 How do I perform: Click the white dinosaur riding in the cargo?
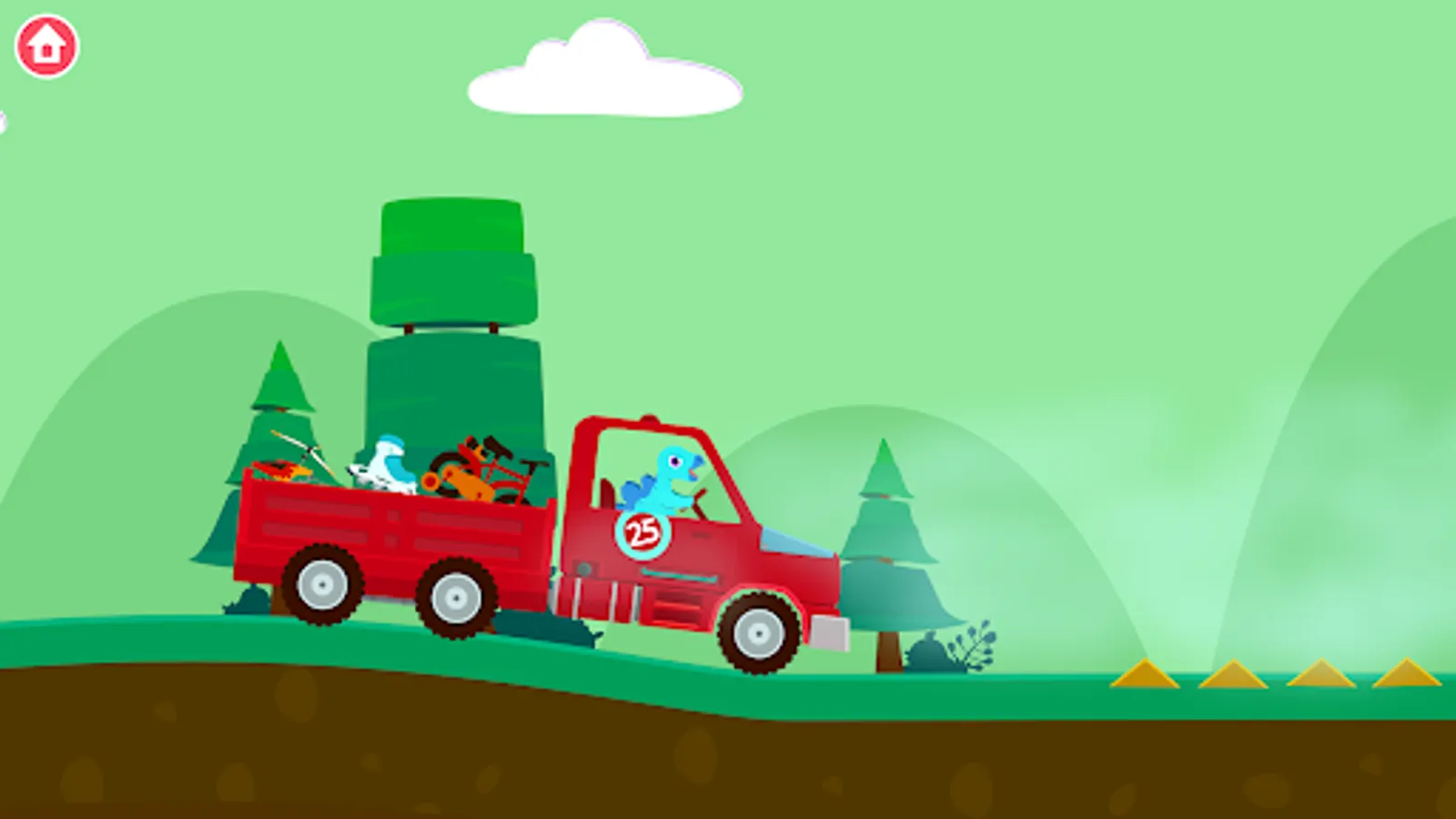coord(387,464)
